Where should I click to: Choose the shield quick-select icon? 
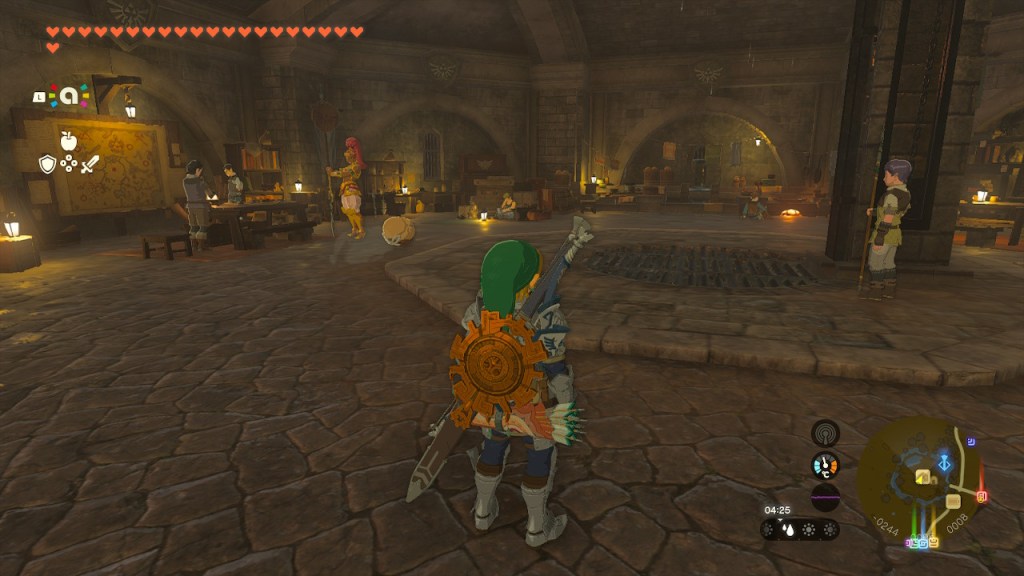pyautogui.click(x=47, y=164)
